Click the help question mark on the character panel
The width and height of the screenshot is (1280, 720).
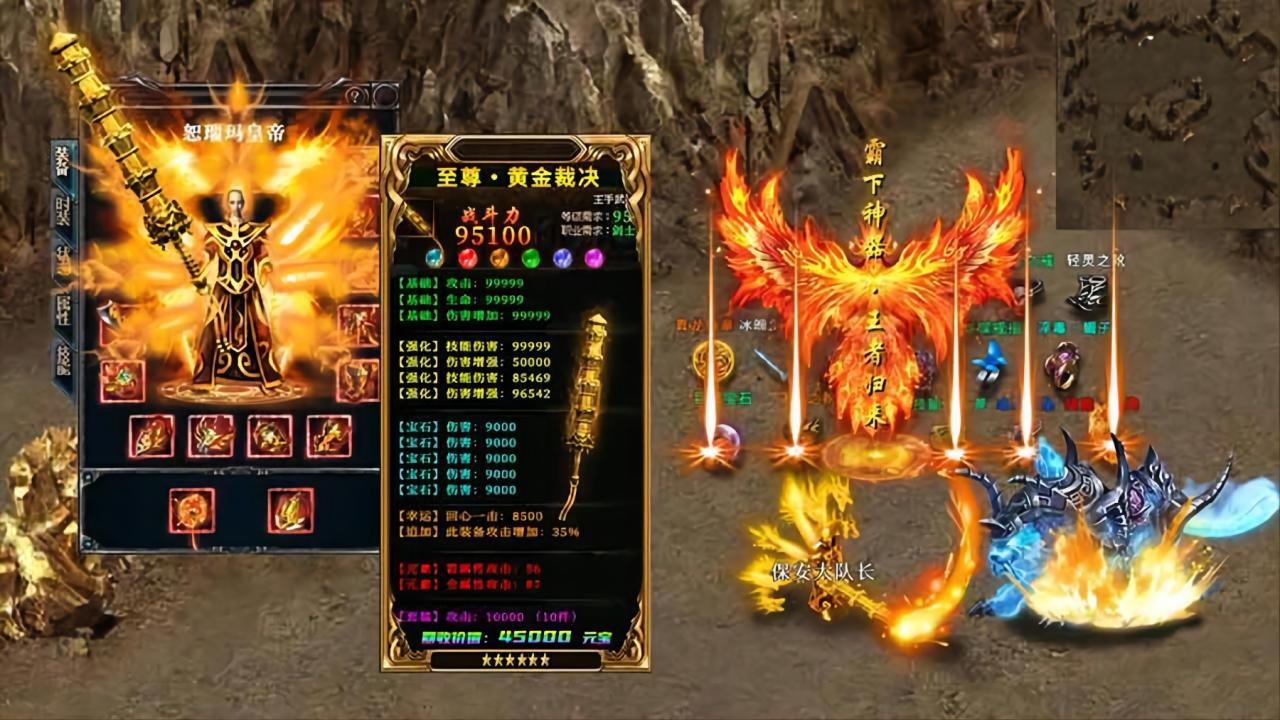[355, 95]
